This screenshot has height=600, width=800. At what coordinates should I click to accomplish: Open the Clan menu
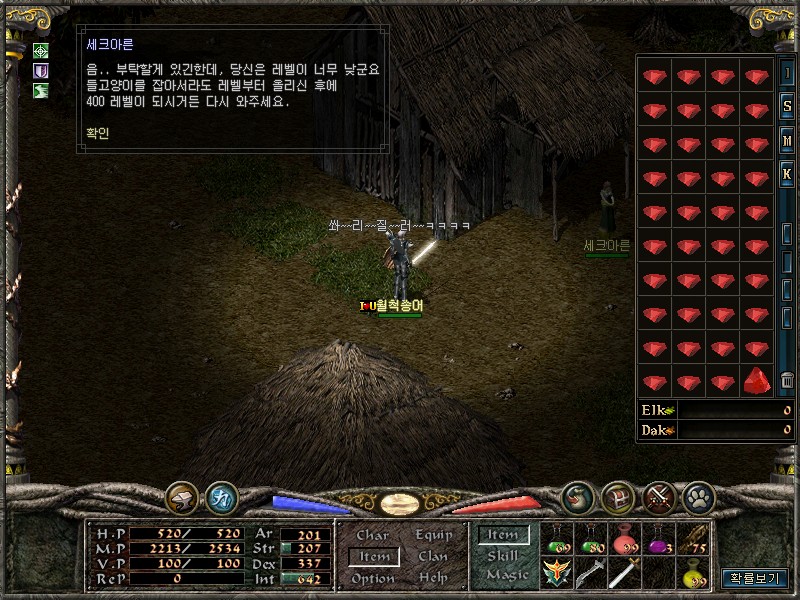point(433,557)
